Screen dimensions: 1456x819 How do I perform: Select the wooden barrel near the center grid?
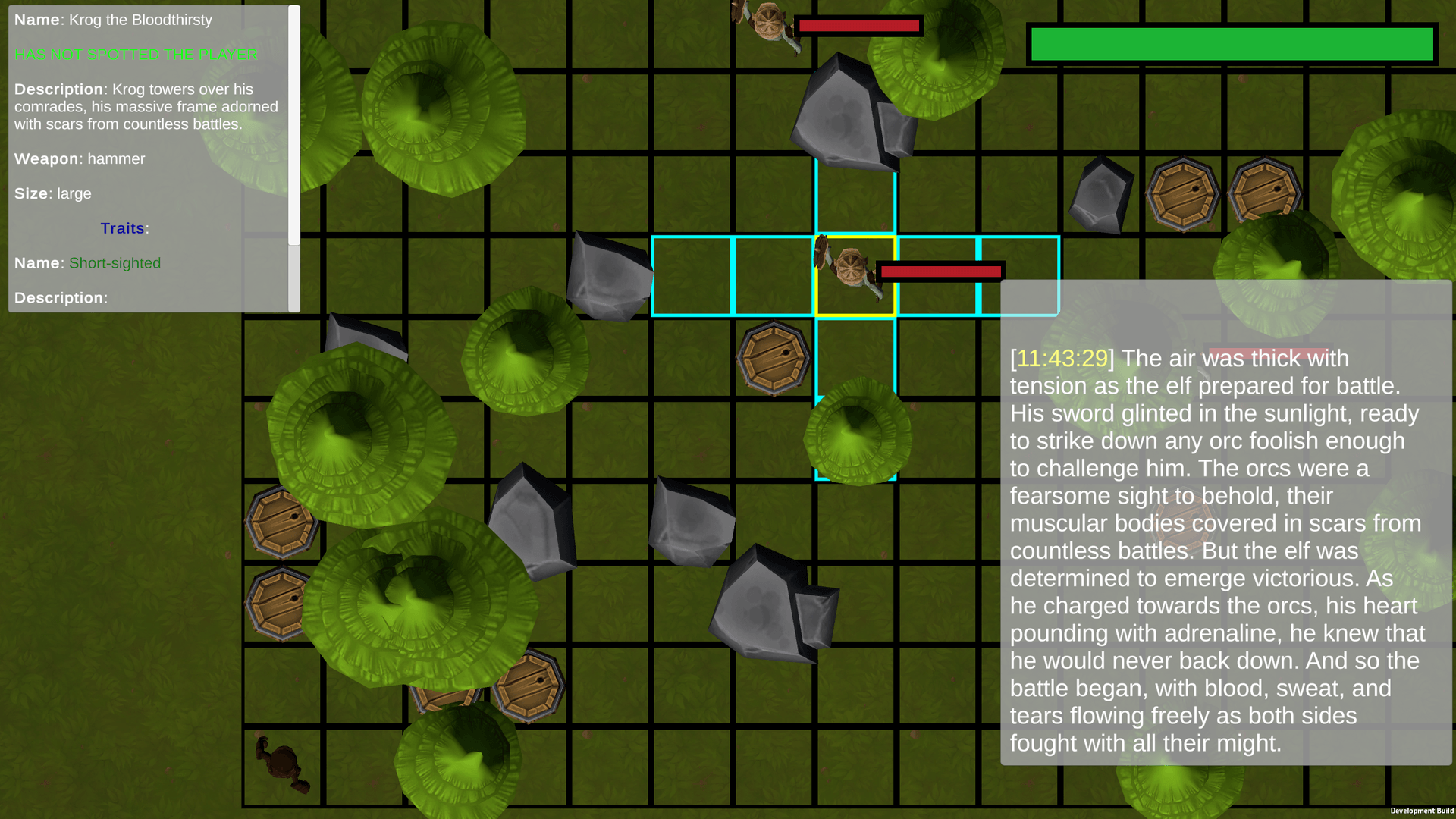point(772,355)
